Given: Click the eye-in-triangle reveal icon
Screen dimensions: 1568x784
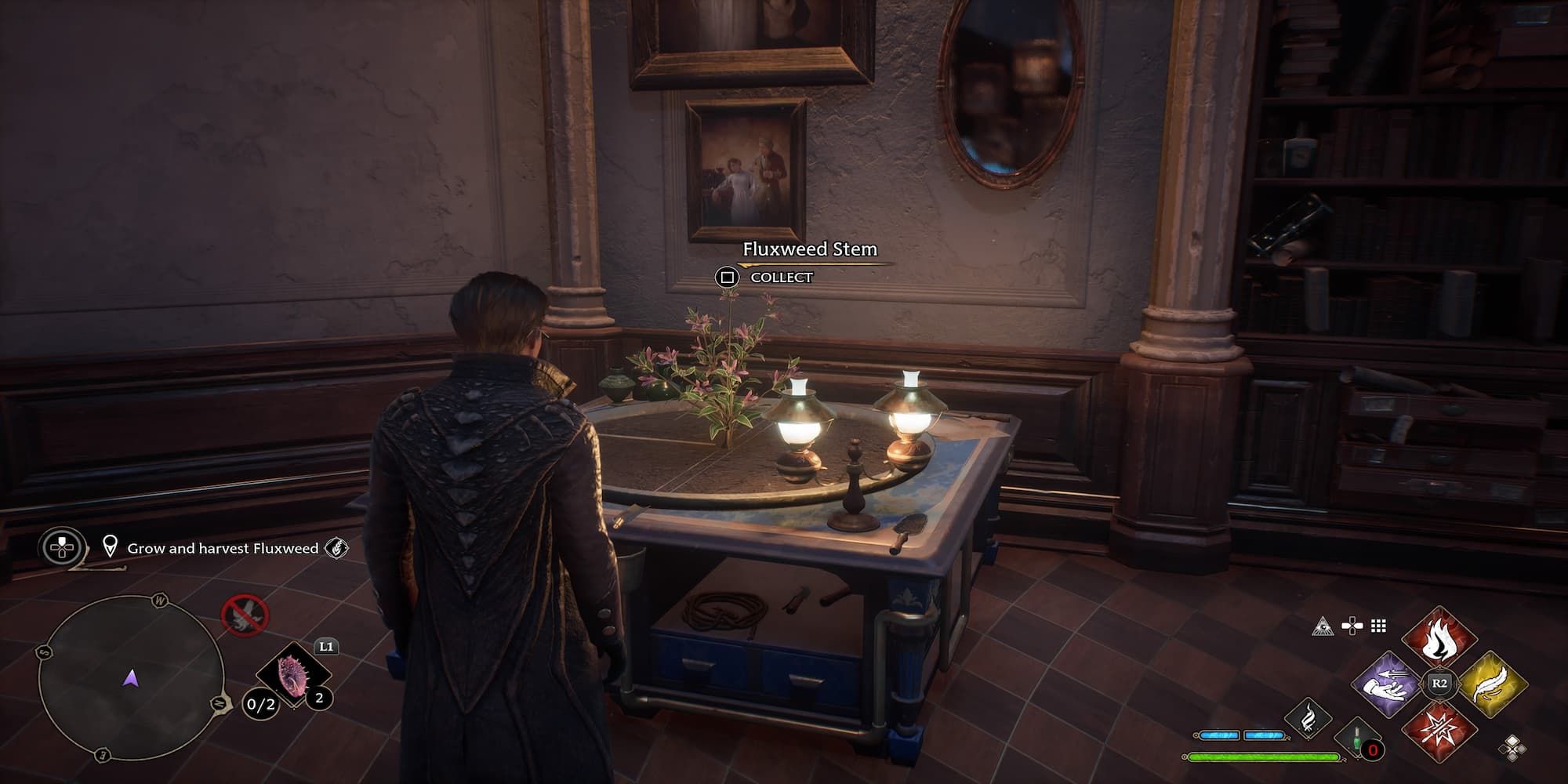Looking at the screenshot, I should (x=1324, y=626).
